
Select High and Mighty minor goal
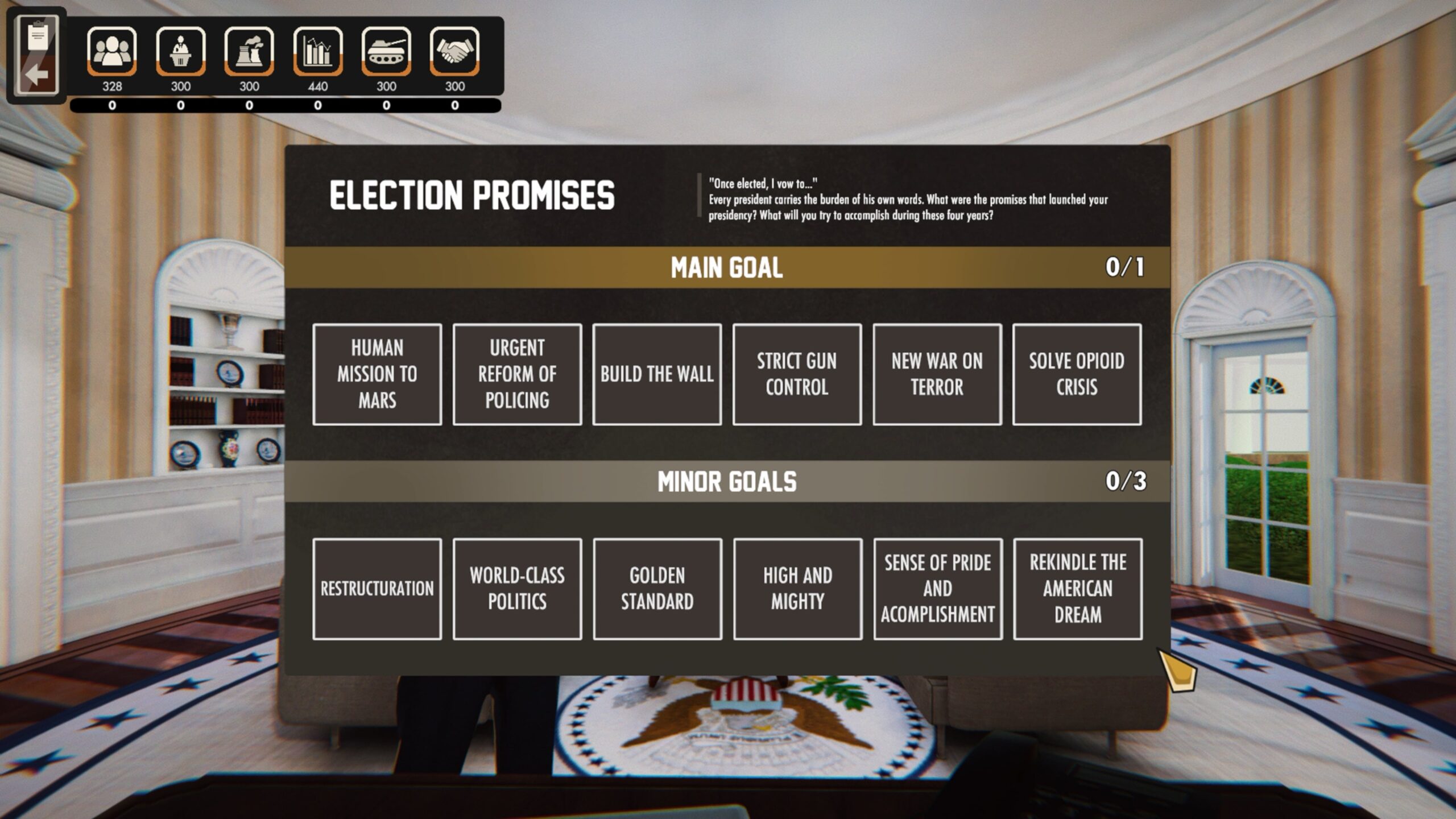point(797,589)
